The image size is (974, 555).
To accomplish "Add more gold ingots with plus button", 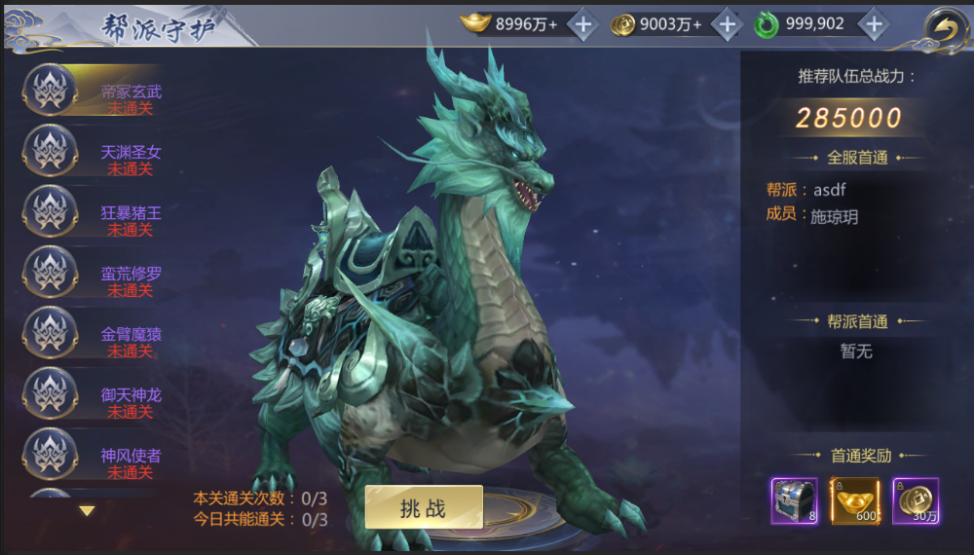I will [x=583, y=25].
